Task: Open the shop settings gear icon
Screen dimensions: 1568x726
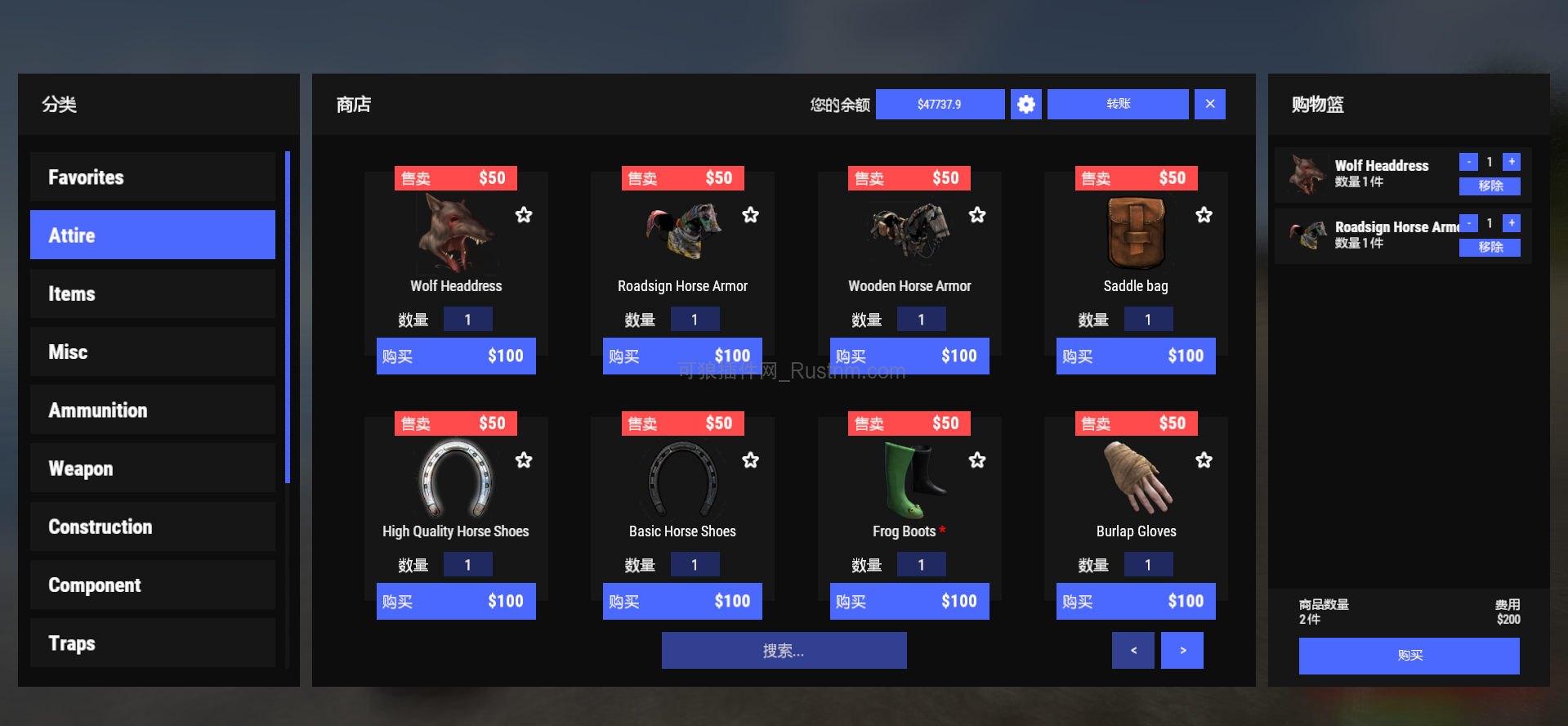Action: (x=1026, y=104)
